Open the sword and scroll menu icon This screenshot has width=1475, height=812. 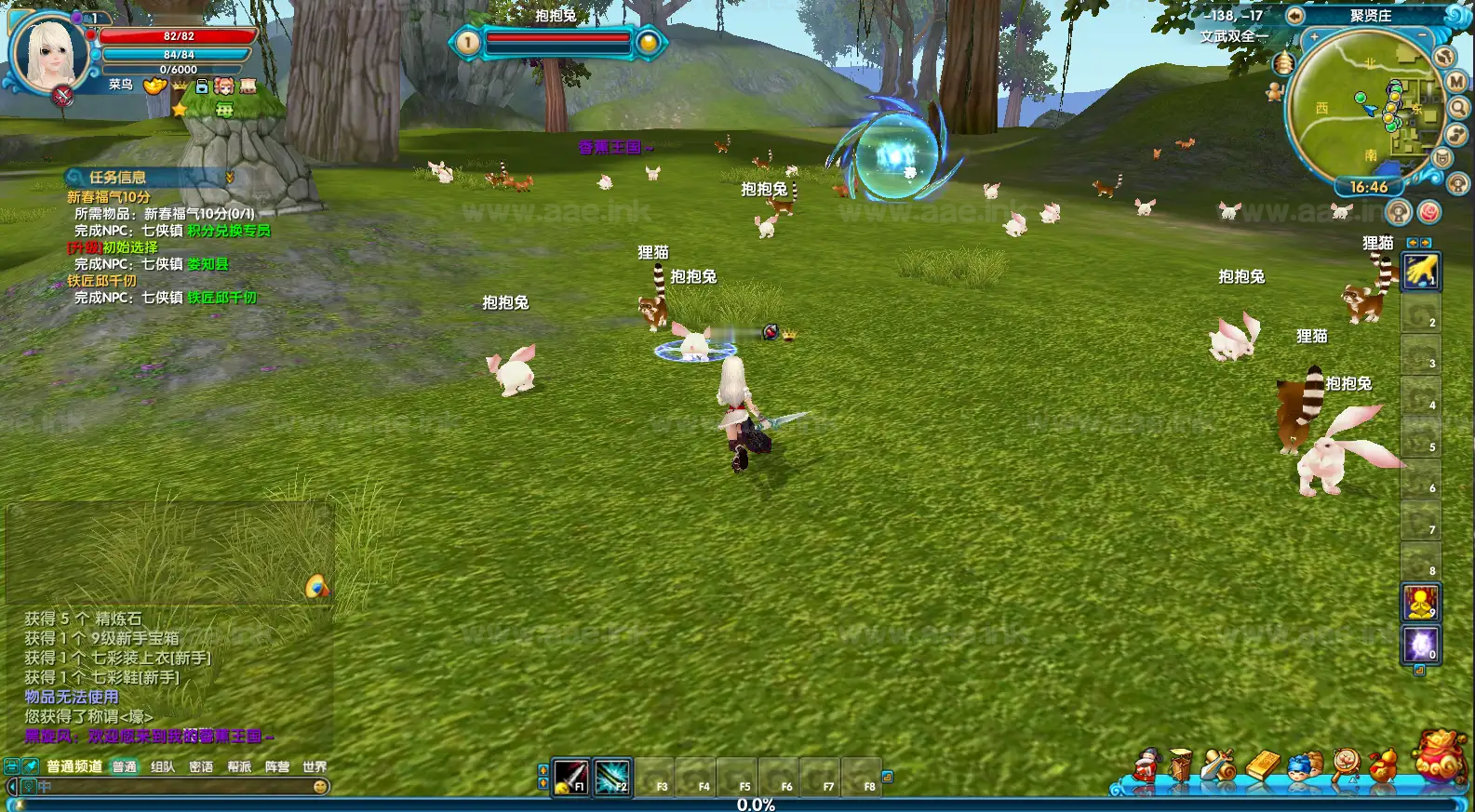[1218, 765]
